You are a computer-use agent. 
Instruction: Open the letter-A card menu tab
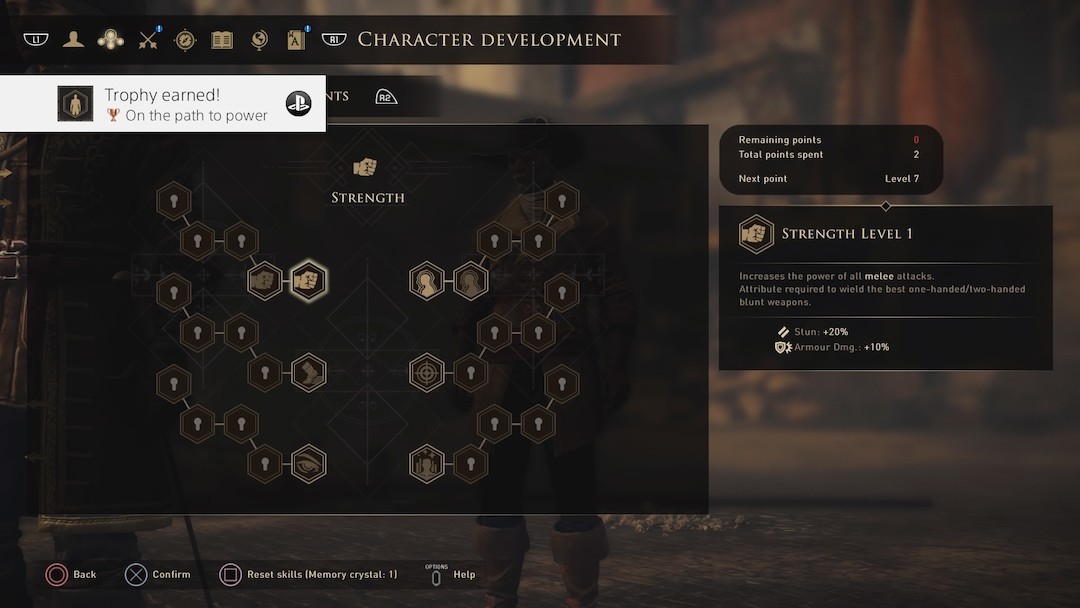(x=297, y=40)
